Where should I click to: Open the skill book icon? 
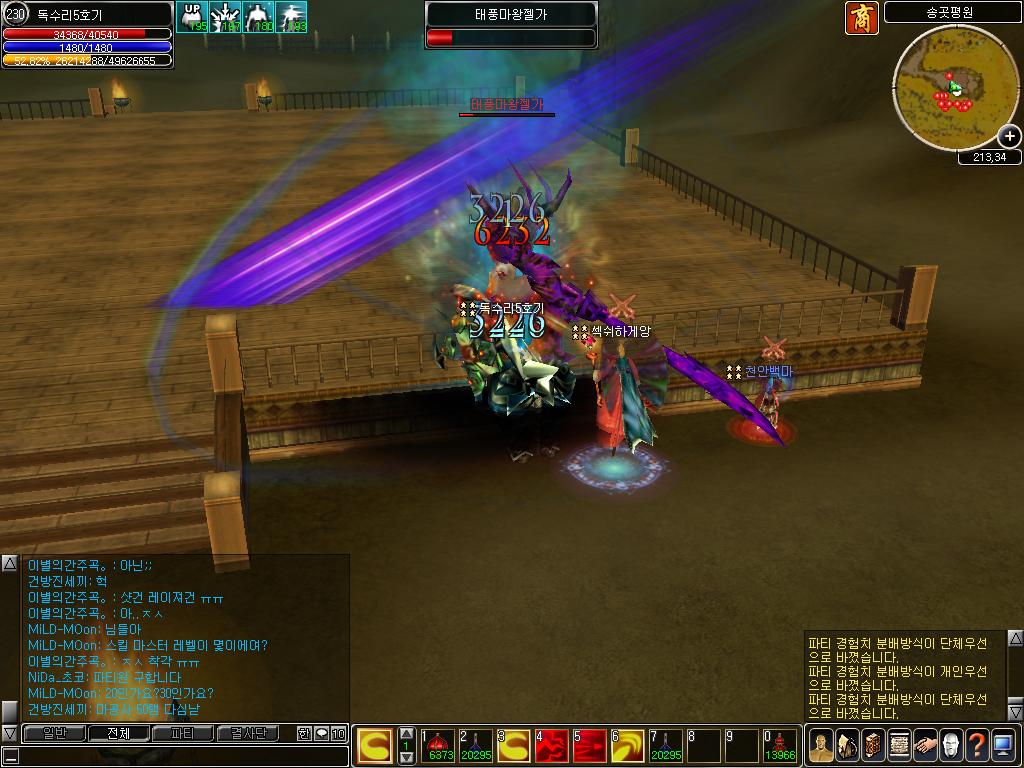(872, 745)
